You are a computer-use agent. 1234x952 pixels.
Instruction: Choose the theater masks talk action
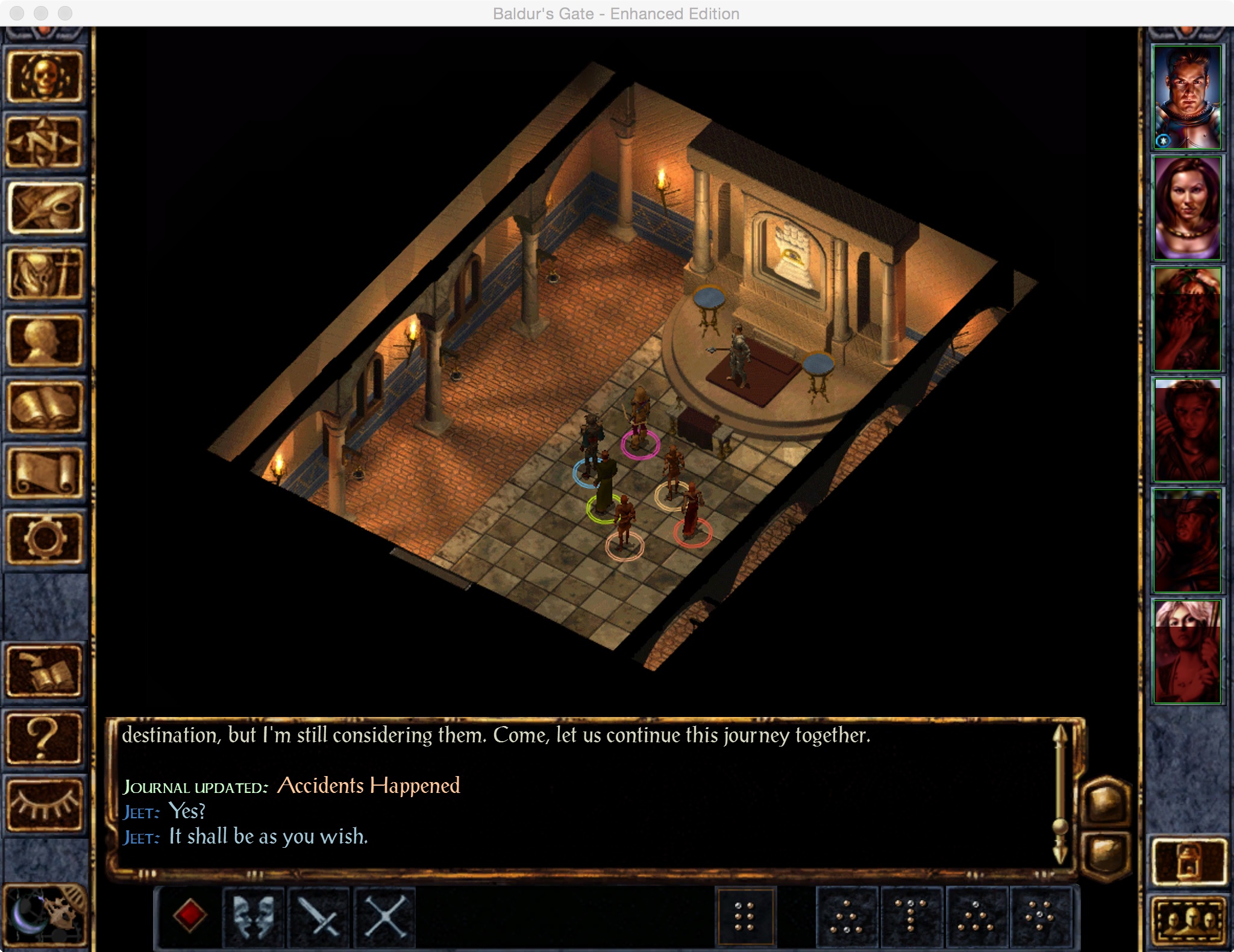pos(254,916)
